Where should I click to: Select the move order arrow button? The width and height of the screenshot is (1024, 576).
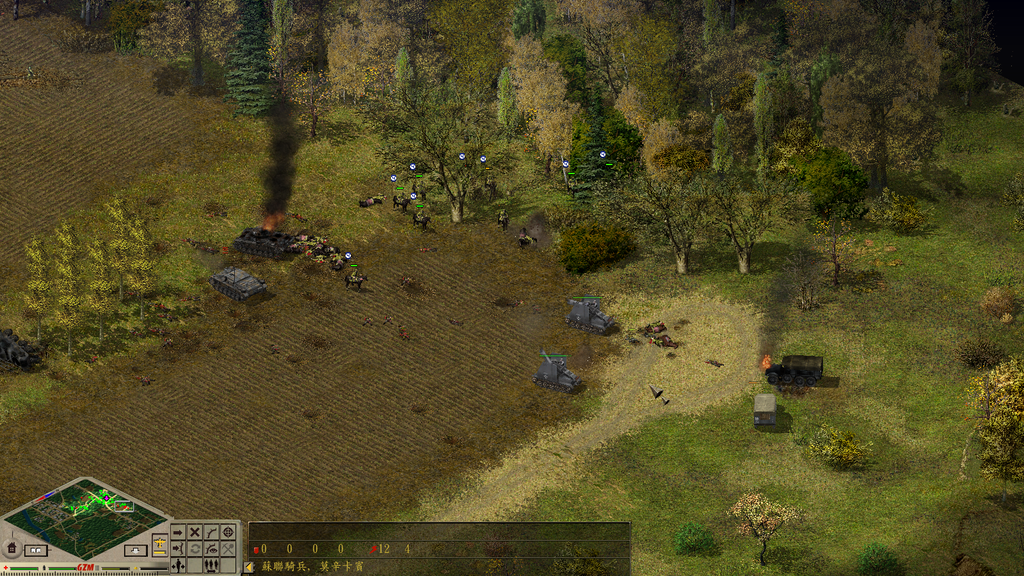[178, 532]
